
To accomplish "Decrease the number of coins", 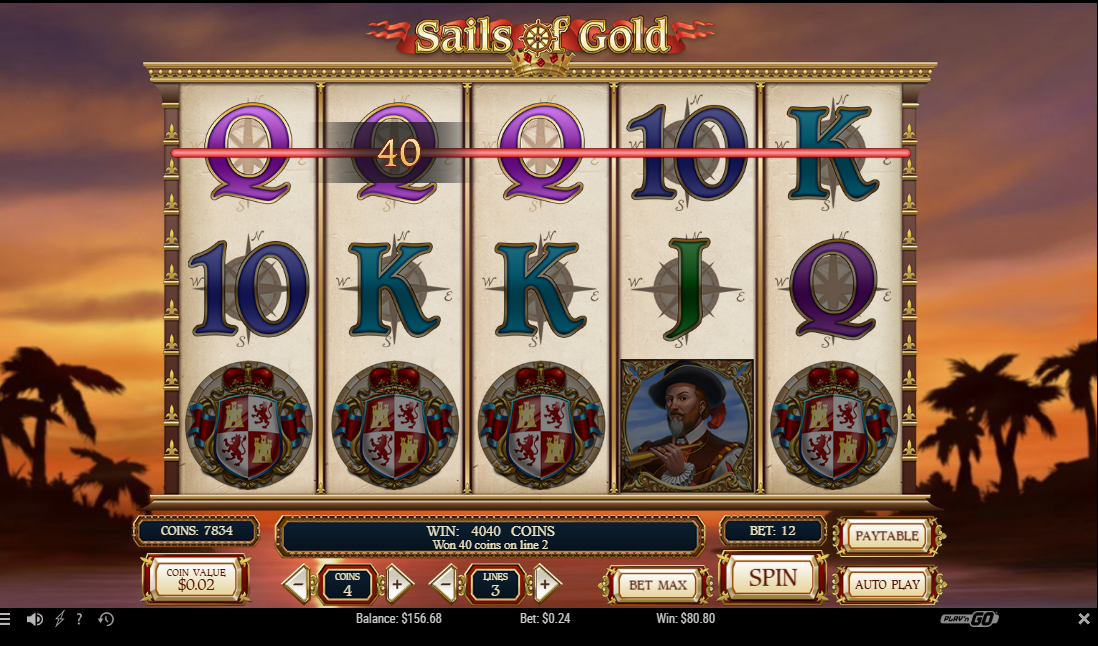I will pos(298,584).
